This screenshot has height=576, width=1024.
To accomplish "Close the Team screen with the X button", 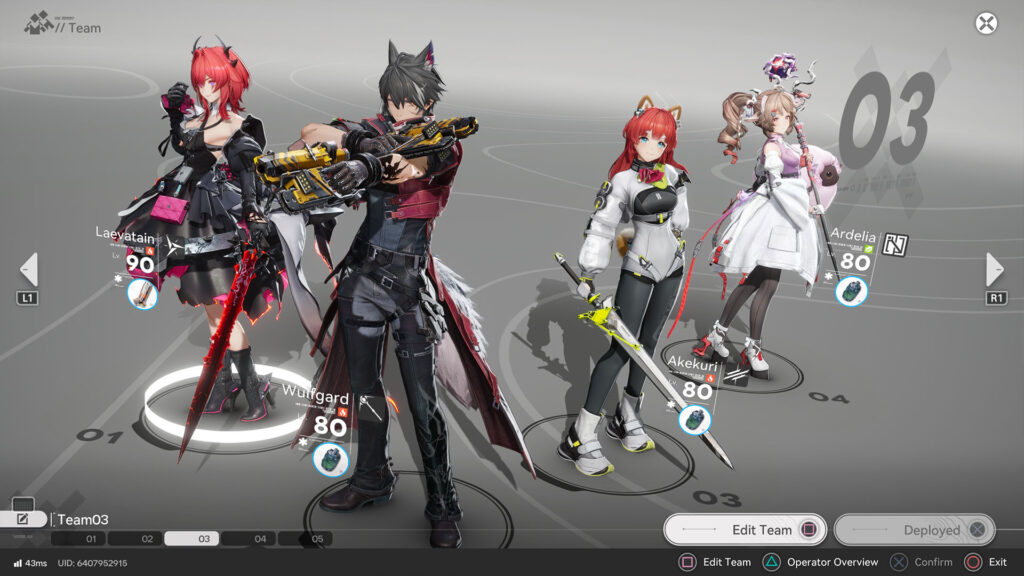I will [x=986, y=24].
